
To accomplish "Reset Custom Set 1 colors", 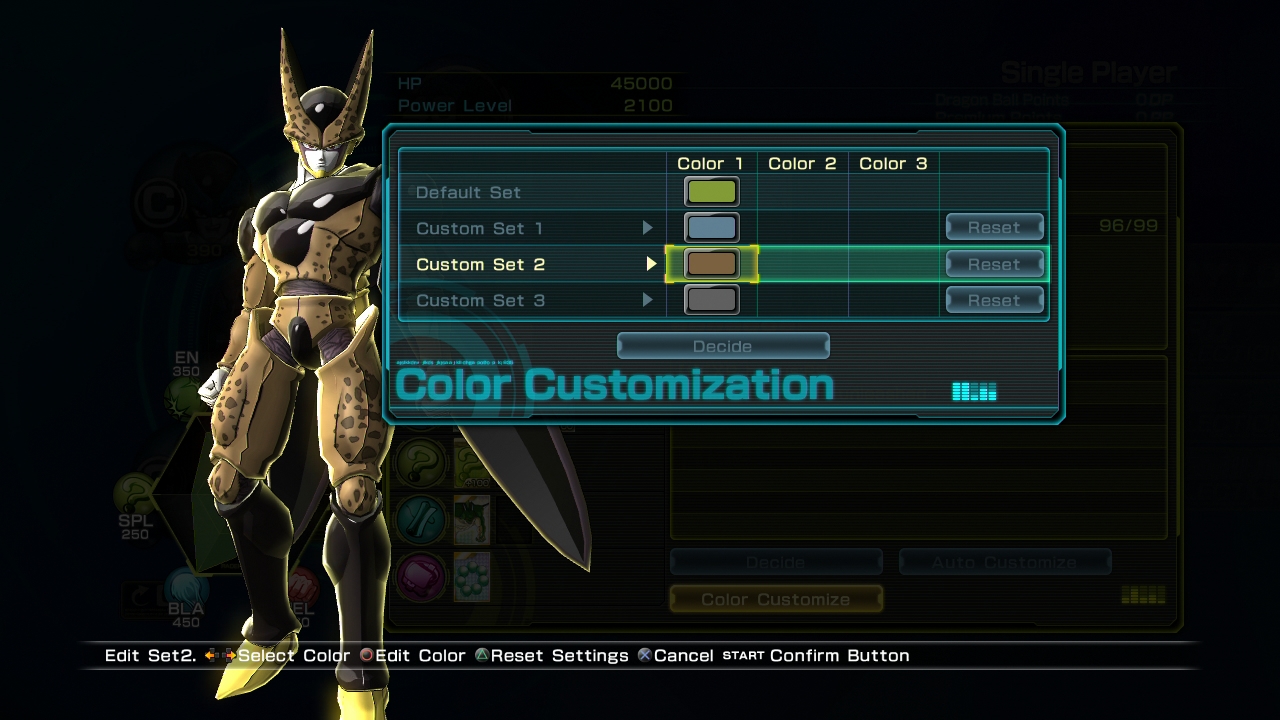I will click(994, 228).
